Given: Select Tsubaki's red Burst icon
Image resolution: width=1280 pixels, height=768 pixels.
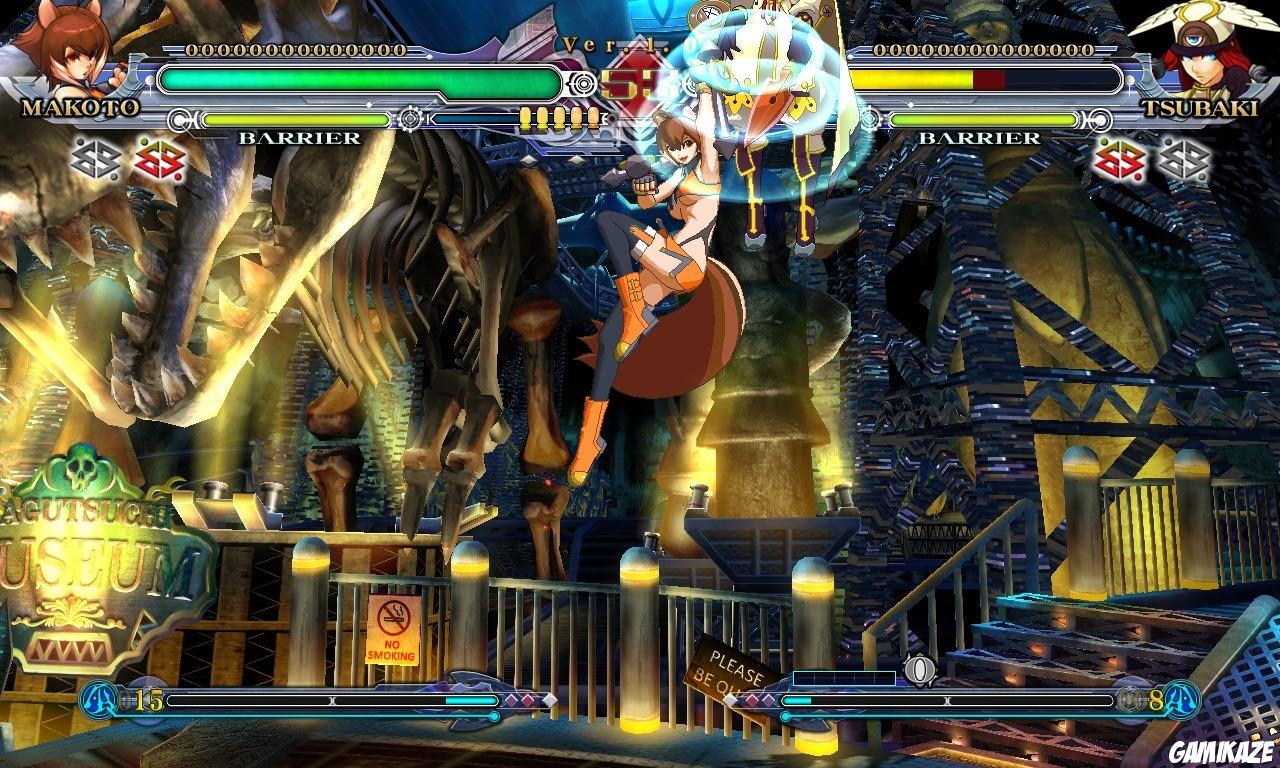Looking at the screenshot, I should tap(1118, 160).
